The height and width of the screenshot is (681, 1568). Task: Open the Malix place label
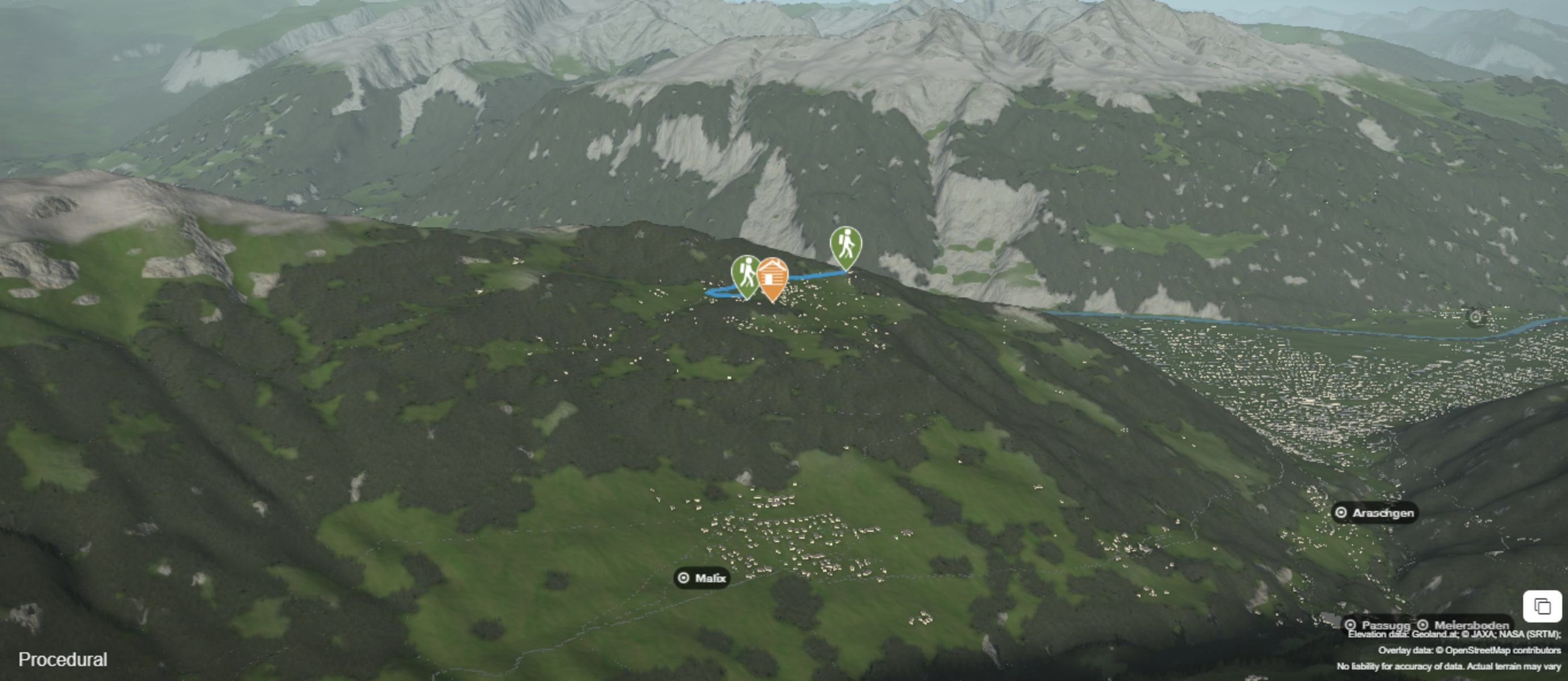702,578
